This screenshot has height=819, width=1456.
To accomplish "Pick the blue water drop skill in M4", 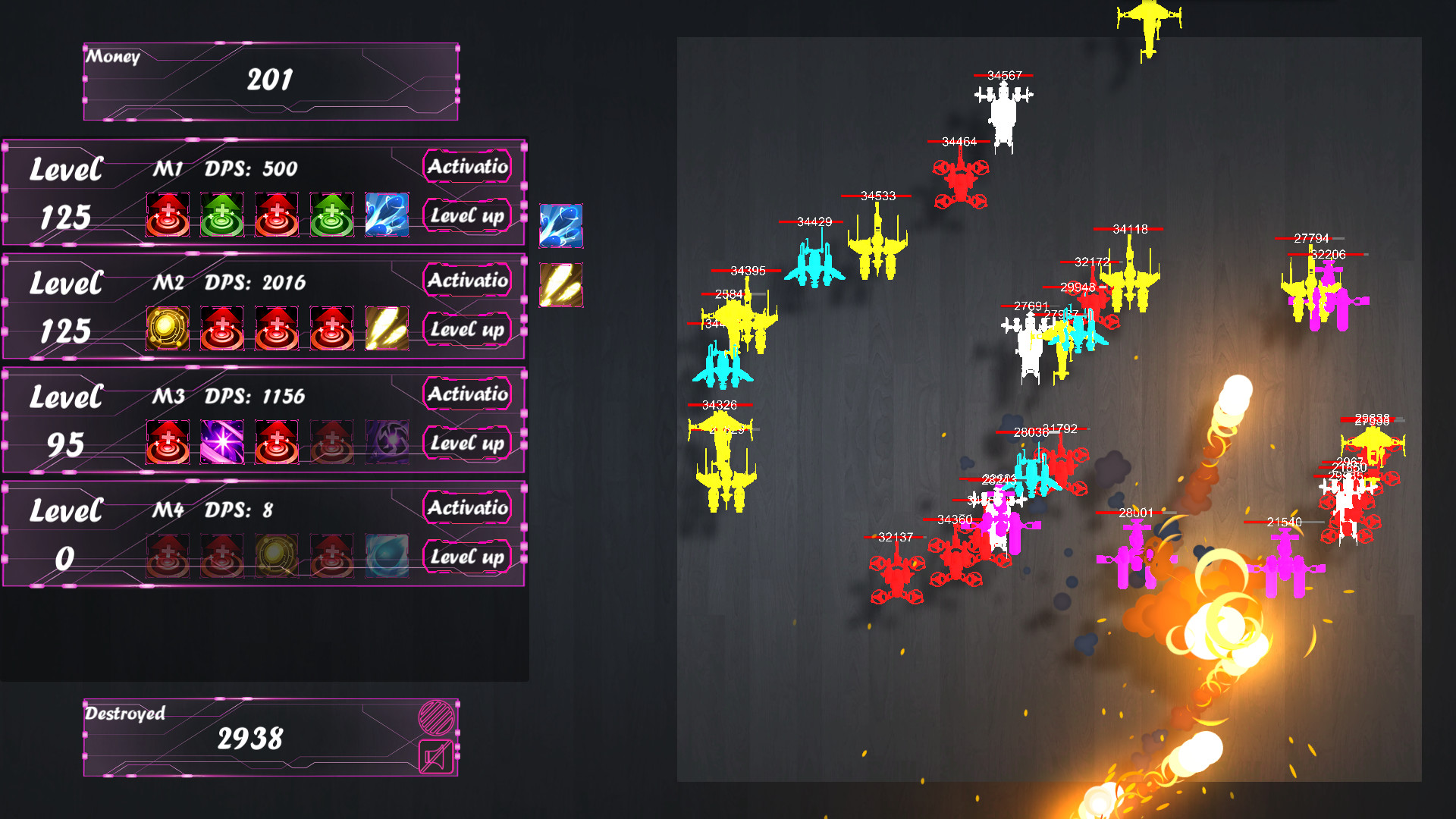I will tap(387, 556).
